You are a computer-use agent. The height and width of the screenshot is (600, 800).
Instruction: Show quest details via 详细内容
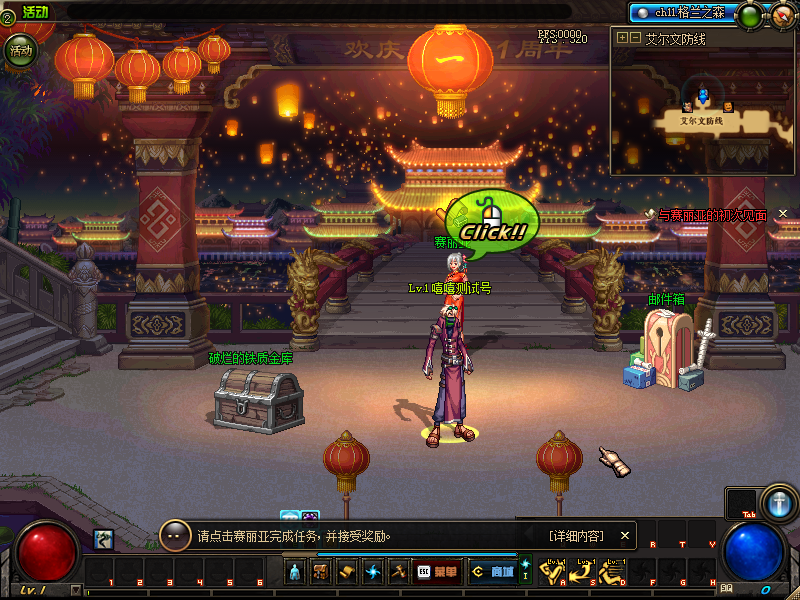point(576,536)
